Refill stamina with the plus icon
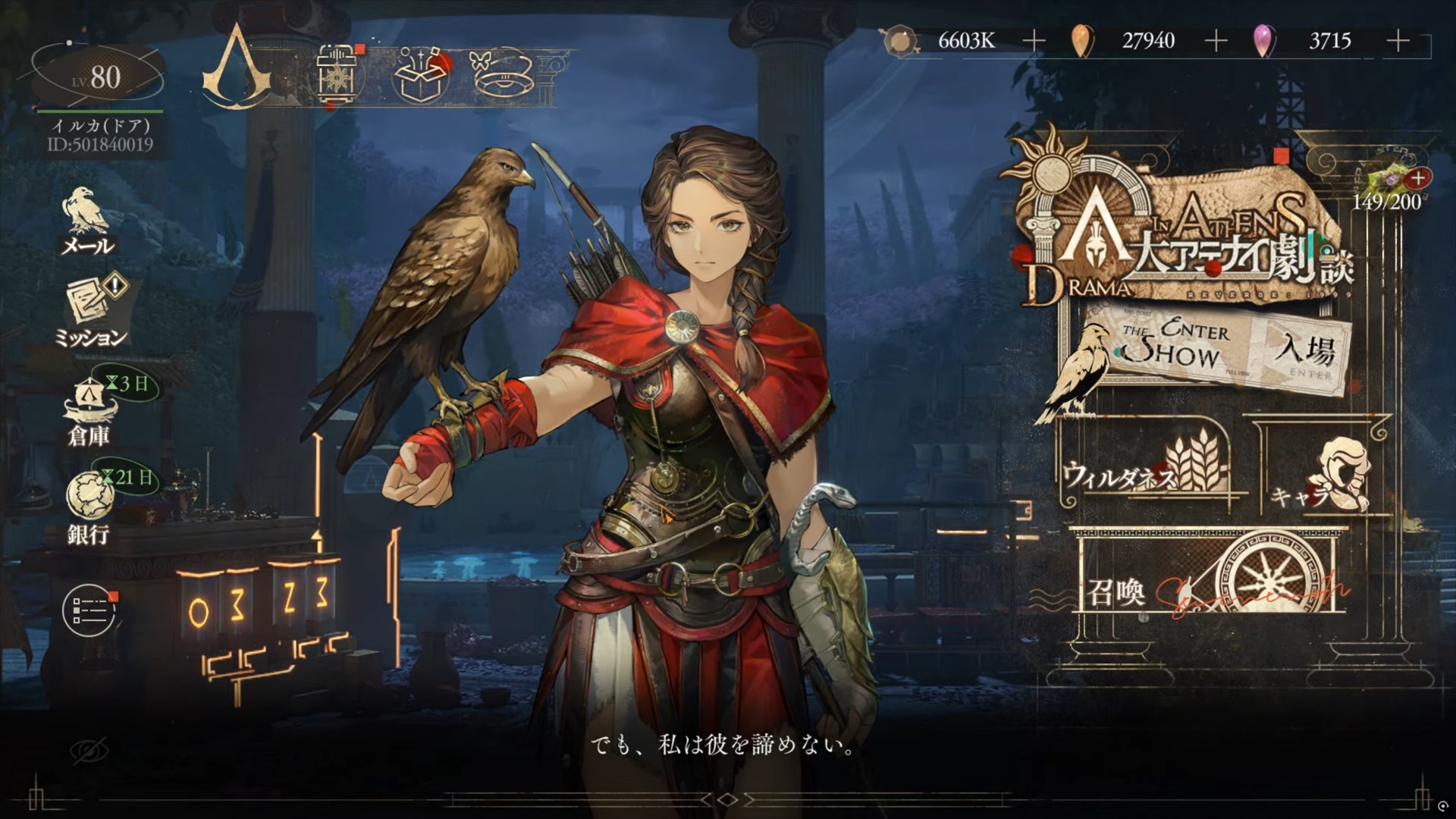 point(1418,179)
